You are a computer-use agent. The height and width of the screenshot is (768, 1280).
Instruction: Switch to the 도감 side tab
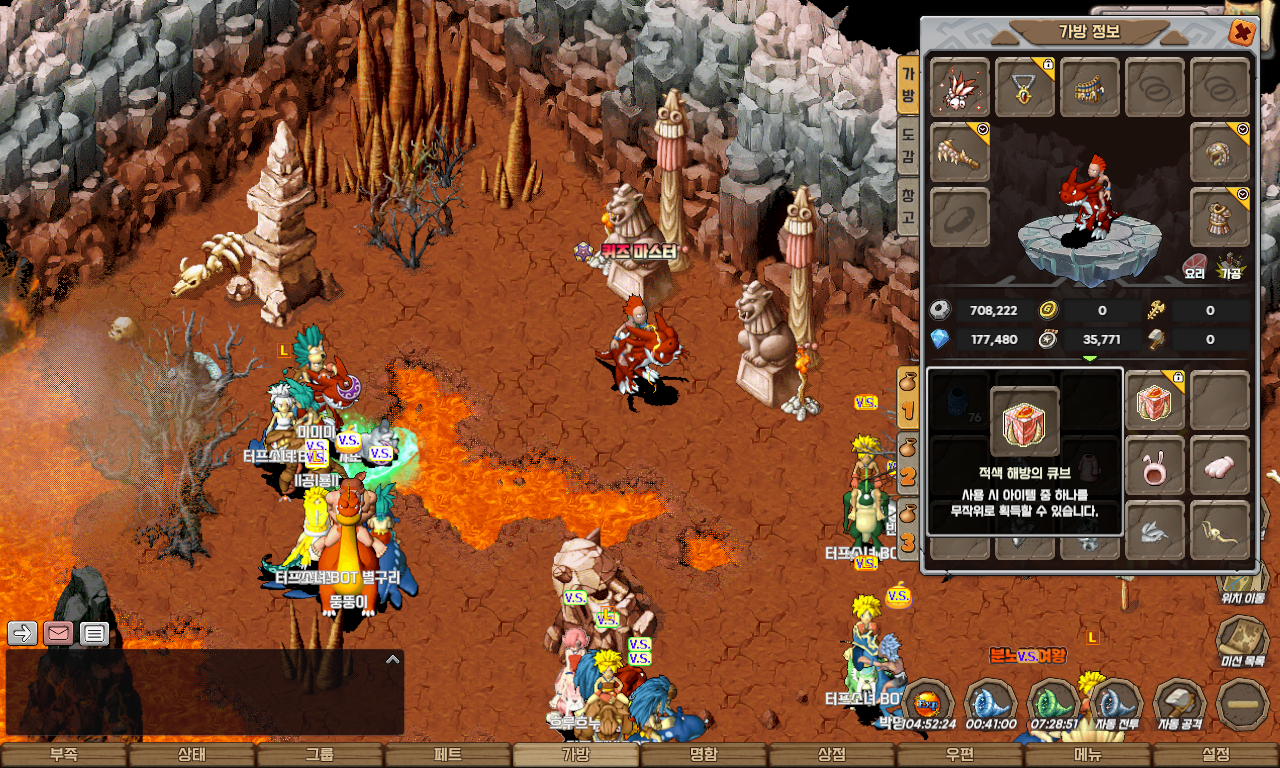pyautogui.click(x=908, y=146)
